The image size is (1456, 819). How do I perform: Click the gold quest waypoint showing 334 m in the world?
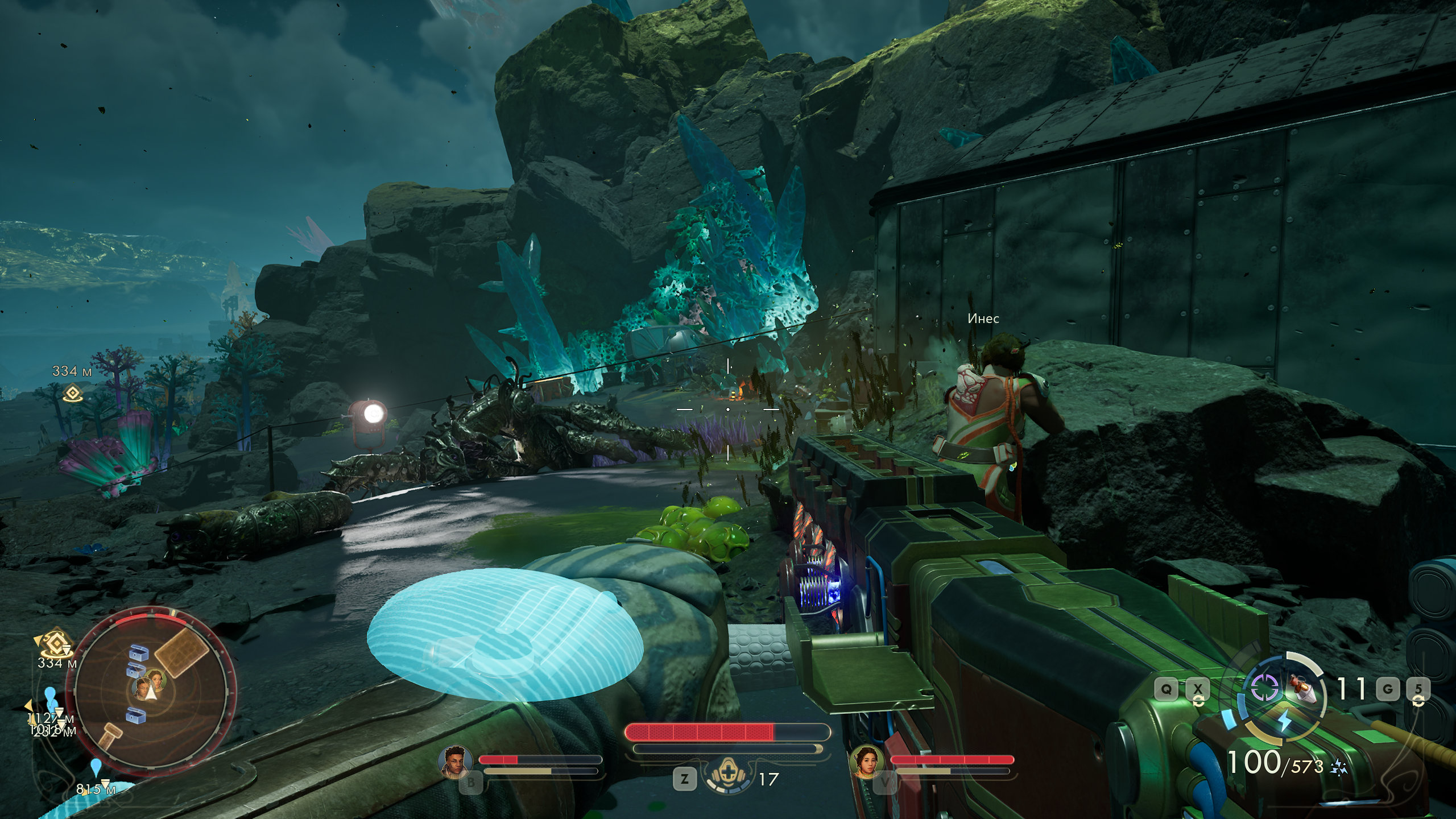[x=73, y=393]
